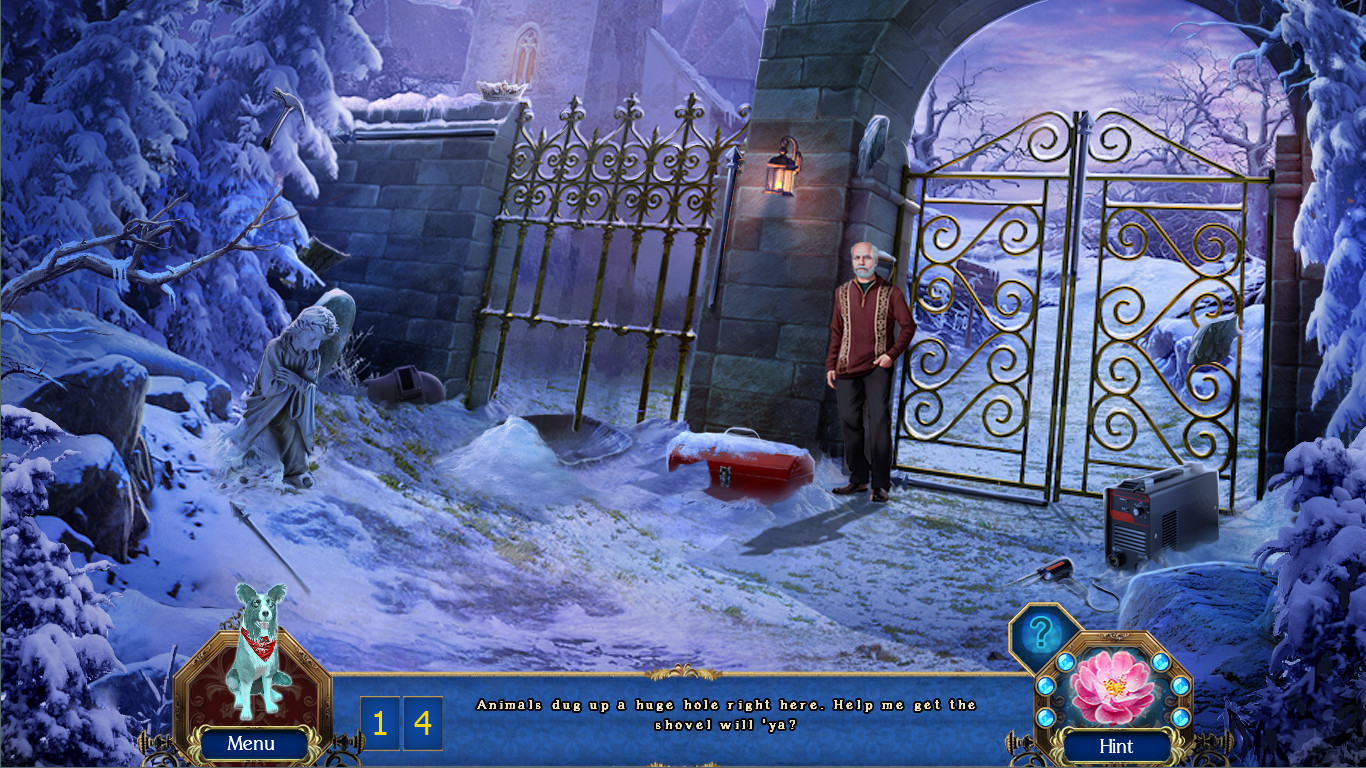Select the pink lotus flower hint charm

click(x=1111, y=687)
